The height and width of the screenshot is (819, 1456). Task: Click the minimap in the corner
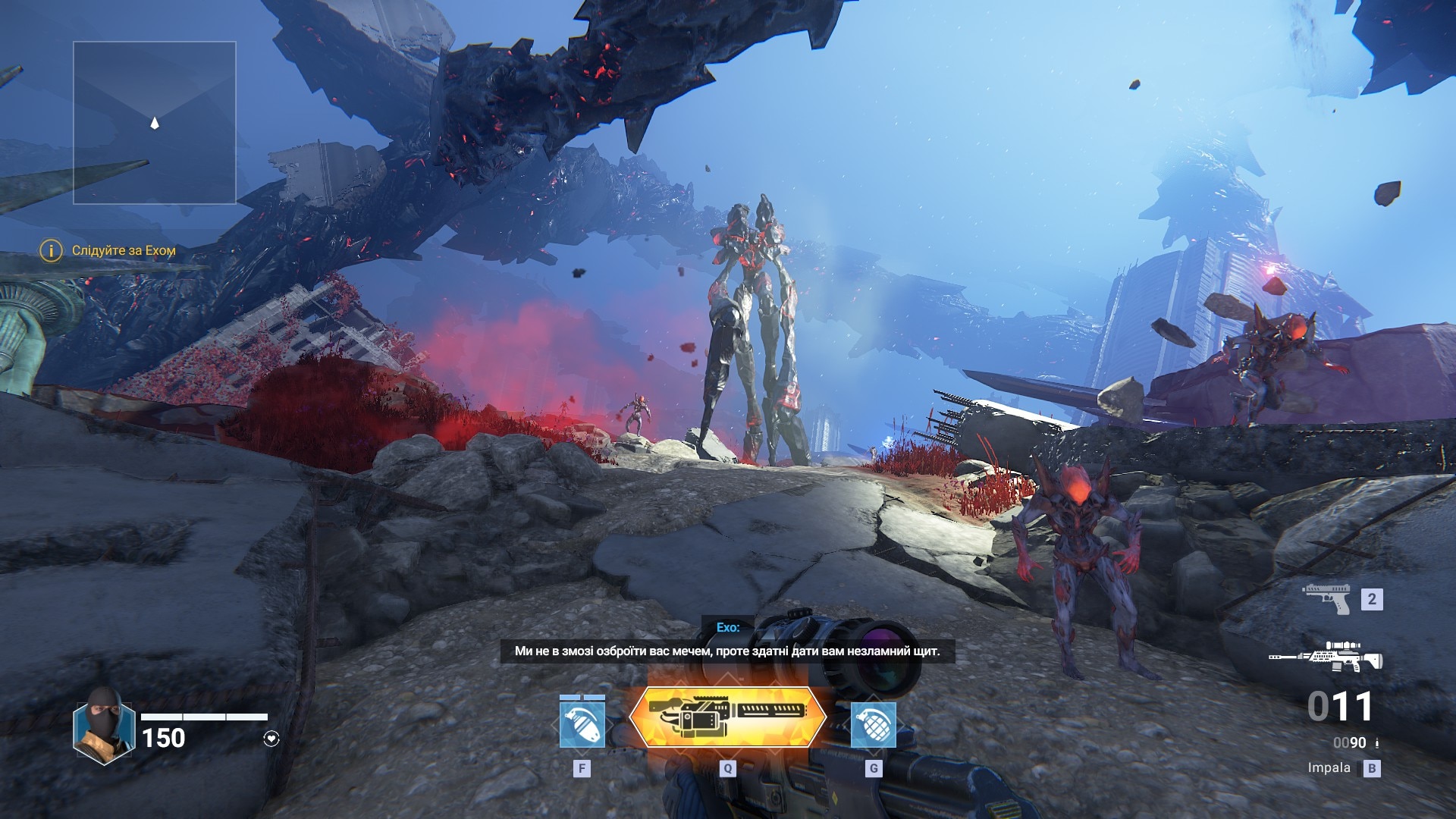155,123
